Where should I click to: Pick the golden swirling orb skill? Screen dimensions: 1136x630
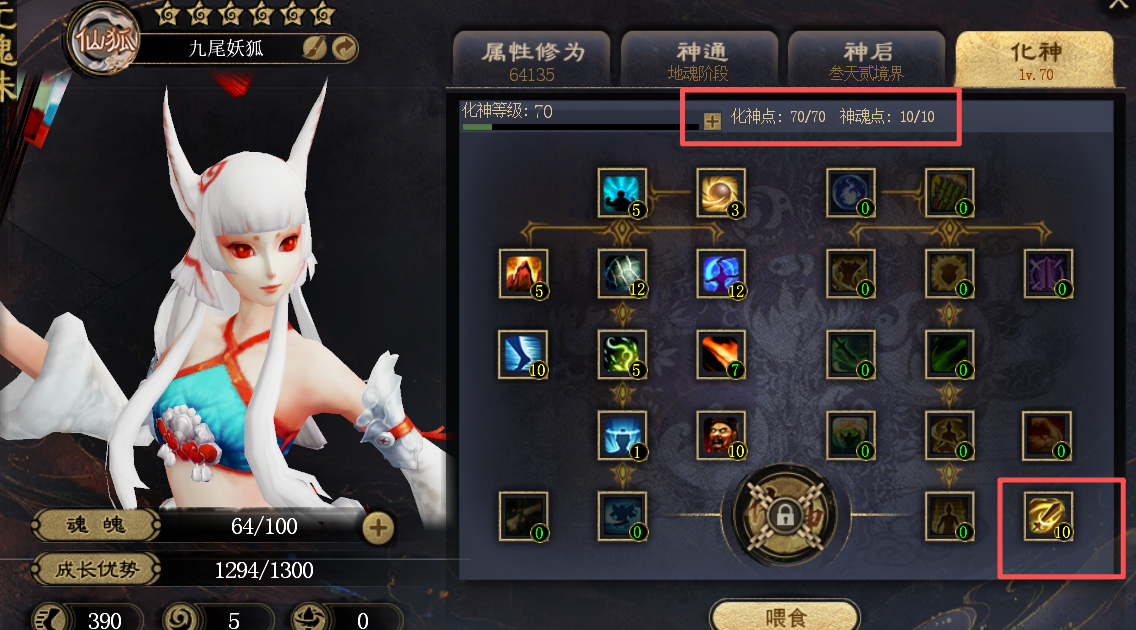(x=721, y=193)
